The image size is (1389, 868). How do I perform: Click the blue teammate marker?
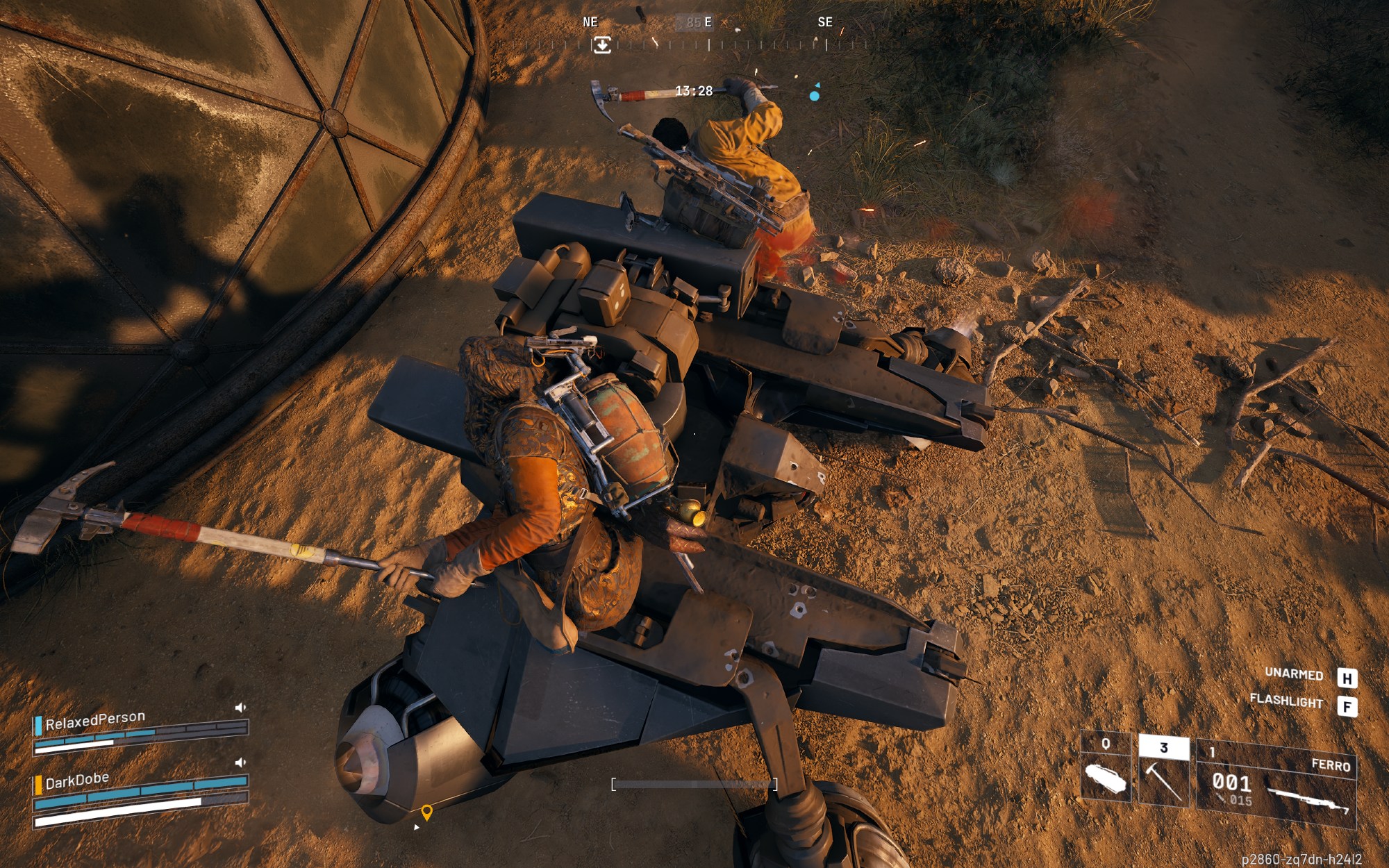(x=815, y=95)
